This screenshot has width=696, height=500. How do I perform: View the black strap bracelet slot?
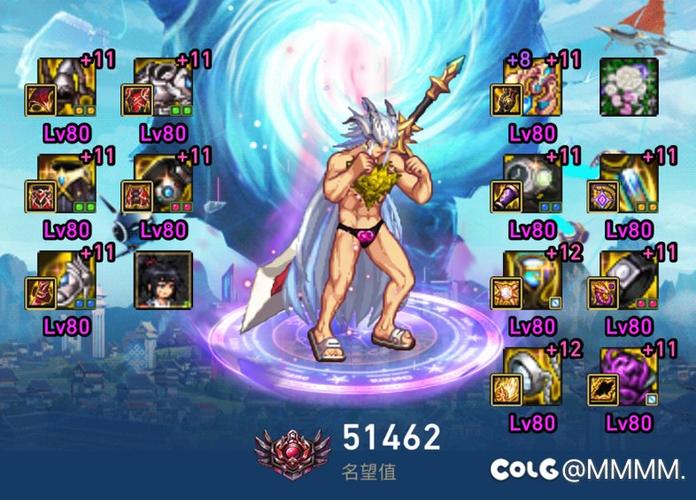[x=629, y=279]
